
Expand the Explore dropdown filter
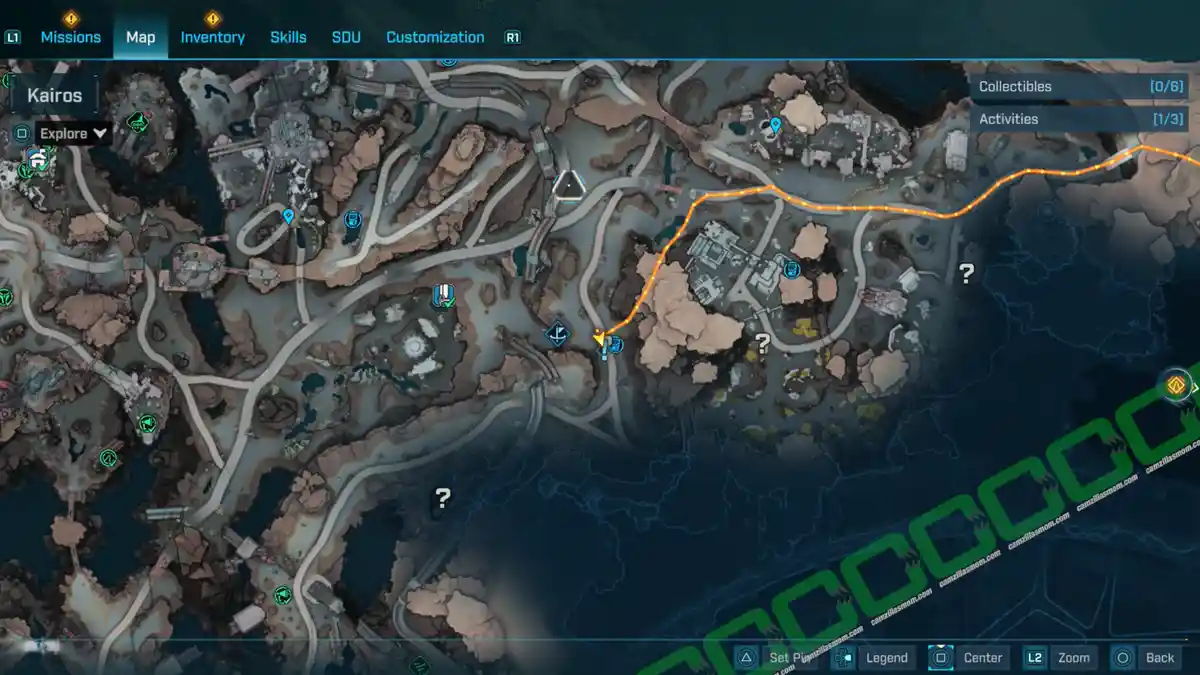74,133
